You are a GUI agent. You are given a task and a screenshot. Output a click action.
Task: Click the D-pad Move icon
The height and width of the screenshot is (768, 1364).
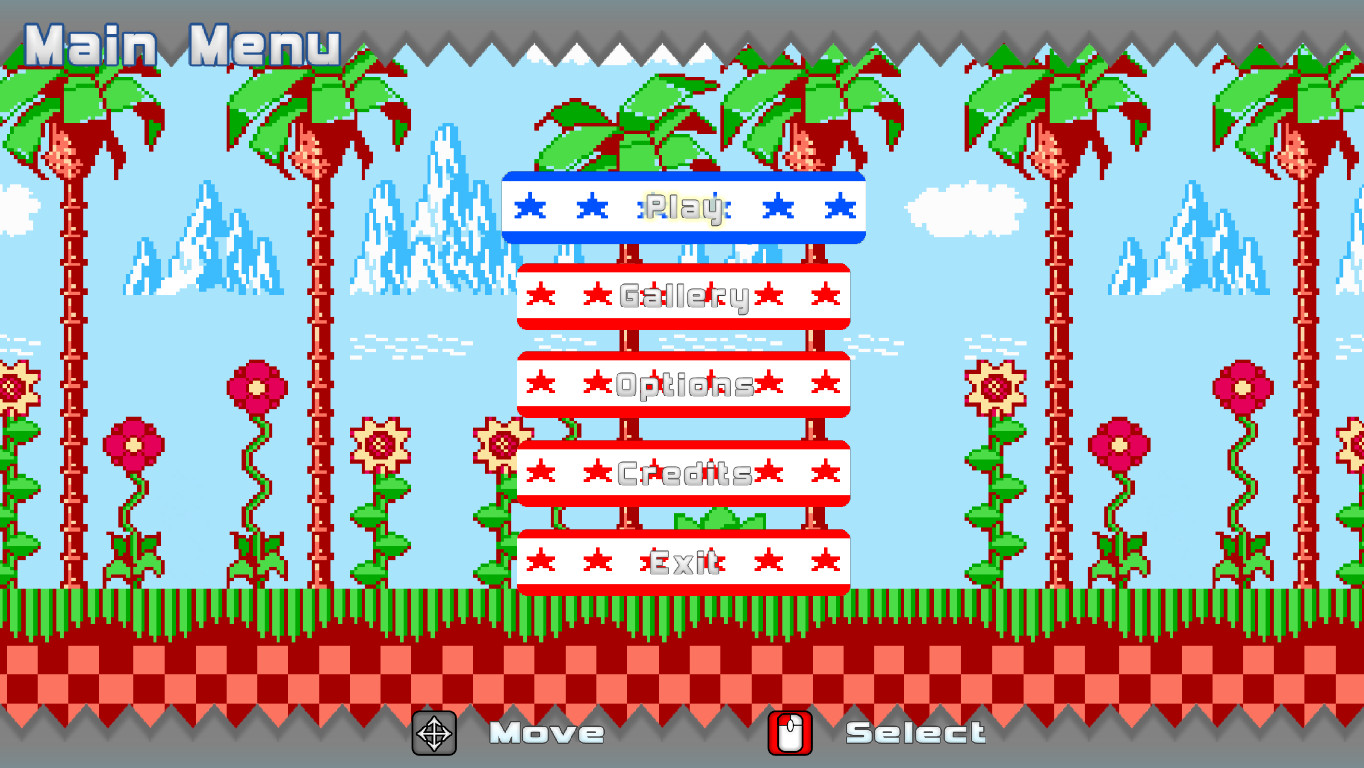point(434,733)
